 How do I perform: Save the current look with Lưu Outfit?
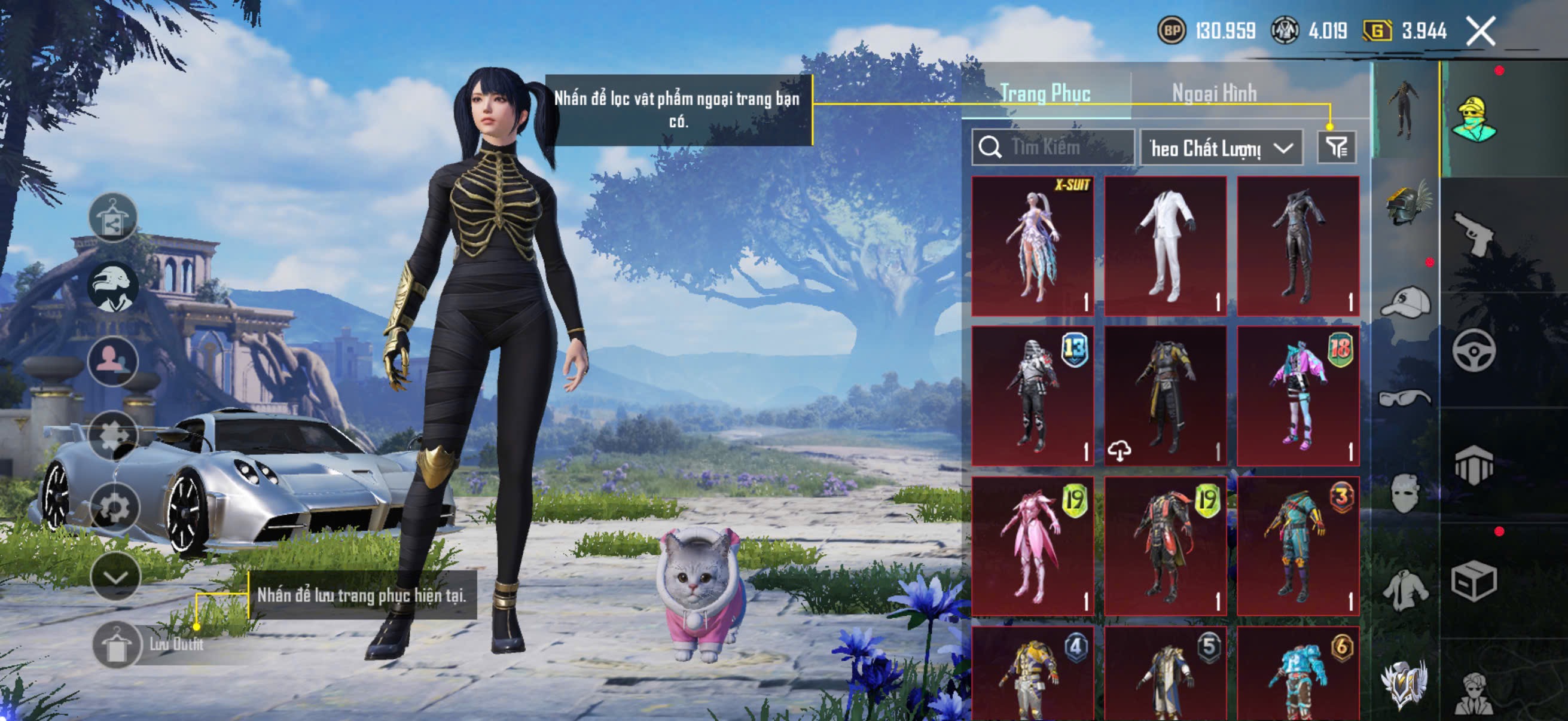pos(117,645)
